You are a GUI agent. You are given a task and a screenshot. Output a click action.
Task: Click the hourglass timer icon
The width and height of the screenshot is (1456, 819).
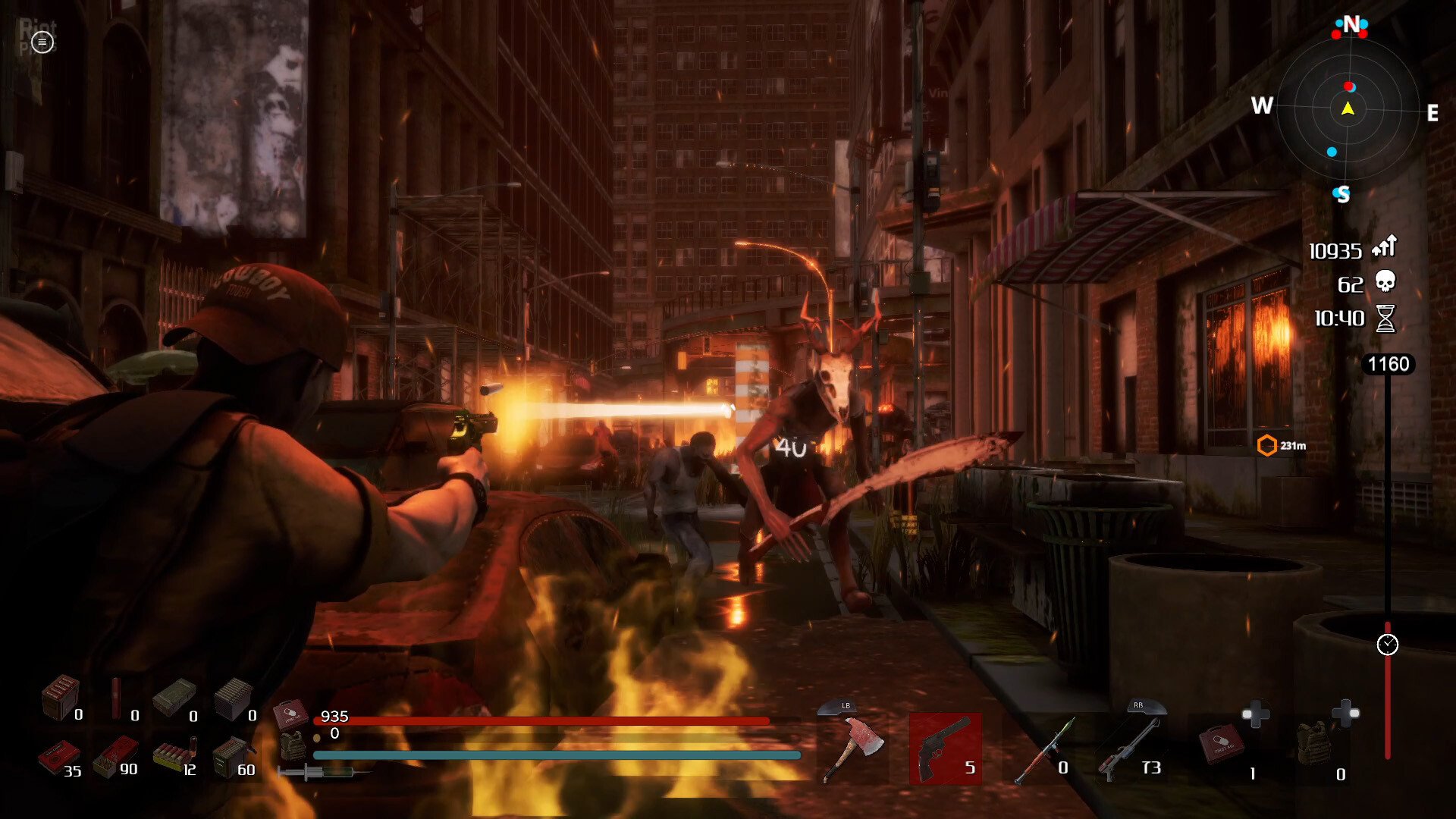pyautogui.click(x=1385, y=318)
